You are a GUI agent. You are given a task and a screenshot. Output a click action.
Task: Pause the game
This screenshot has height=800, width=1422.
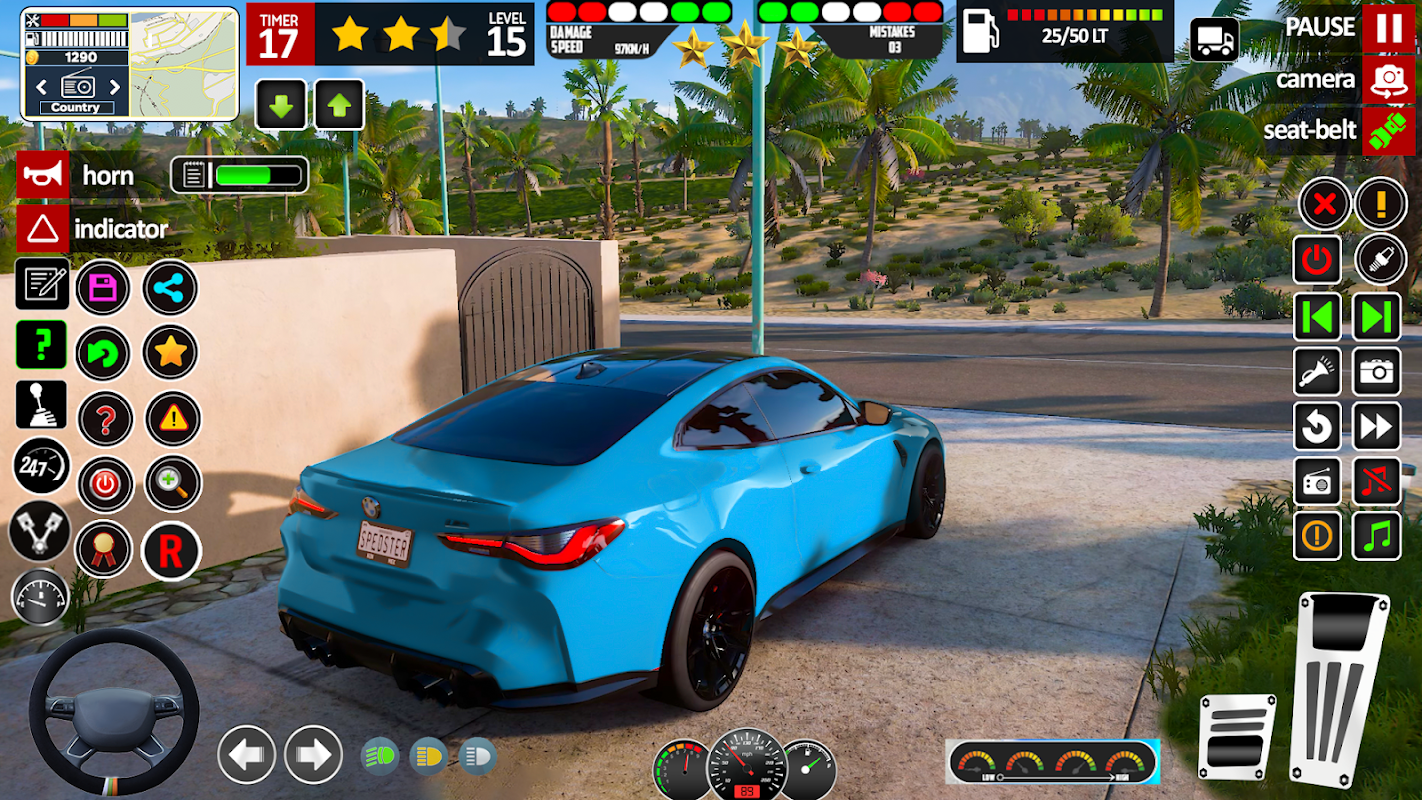pyautogui.click(x=1388, y=27)
